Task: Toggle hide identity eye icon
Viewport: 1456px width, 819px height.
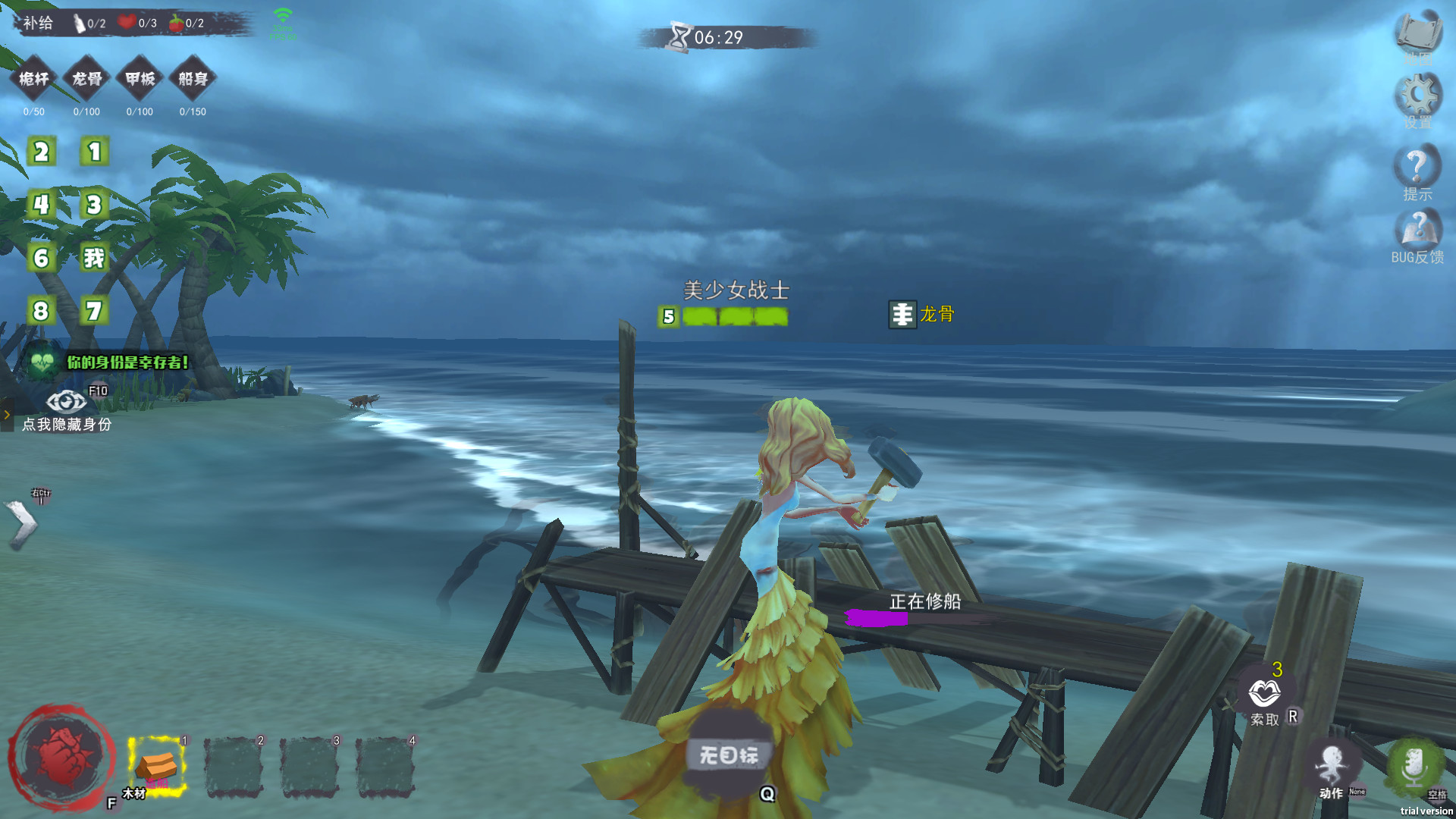Action: (x=67, y=401)
